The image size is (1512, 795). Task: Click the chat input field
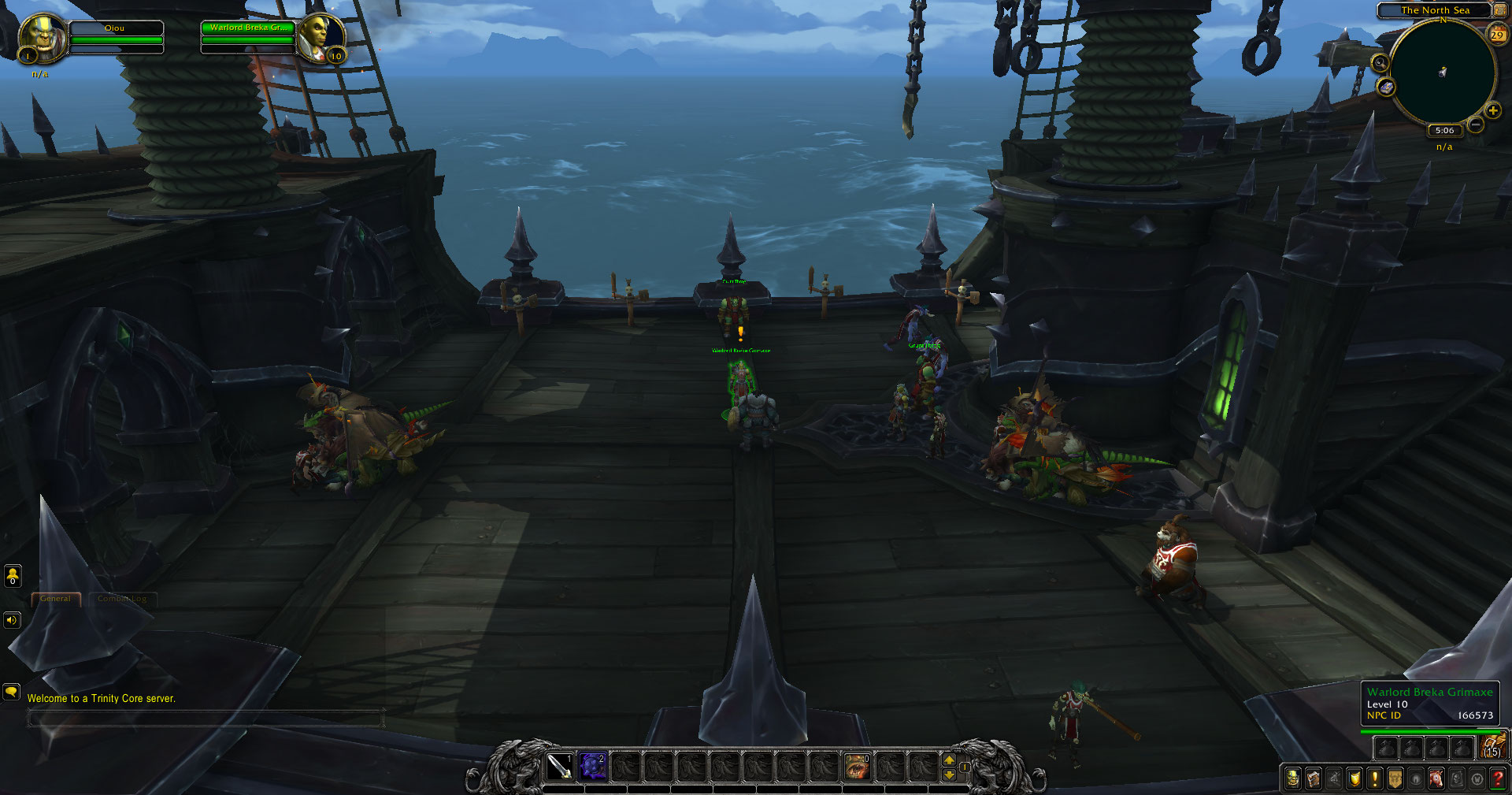pyautogui.click(x=205, y=719)
